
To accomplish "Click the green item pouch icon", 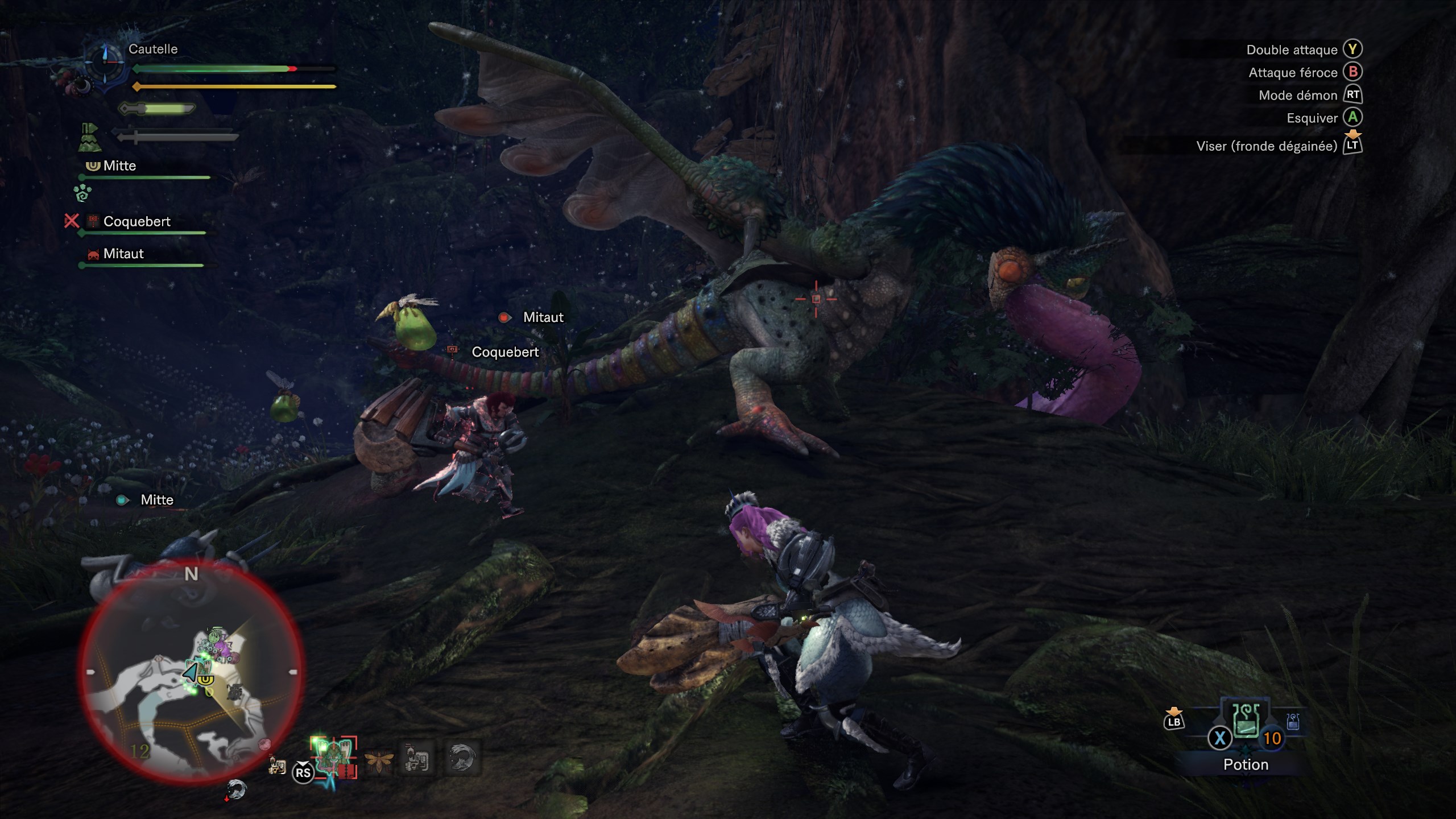I will [89, 138].
